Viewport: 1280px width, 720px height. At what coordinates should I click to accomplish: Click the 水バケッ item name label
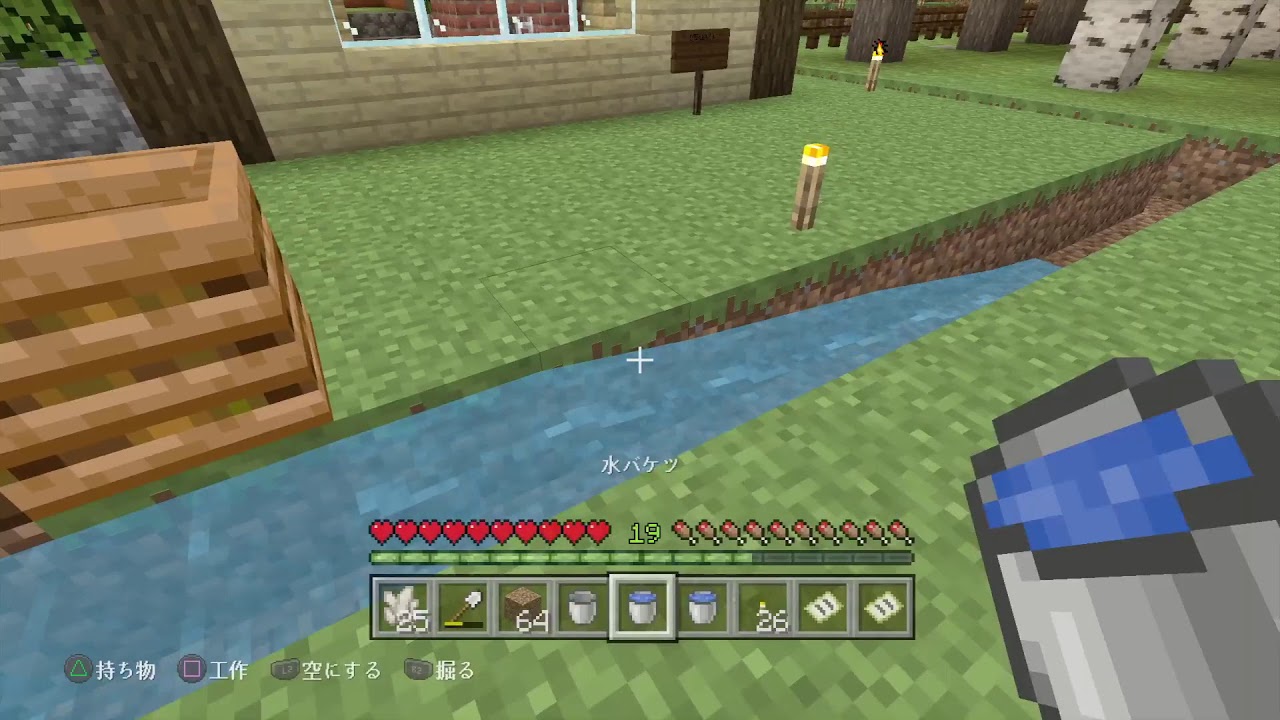coord(641,464)
